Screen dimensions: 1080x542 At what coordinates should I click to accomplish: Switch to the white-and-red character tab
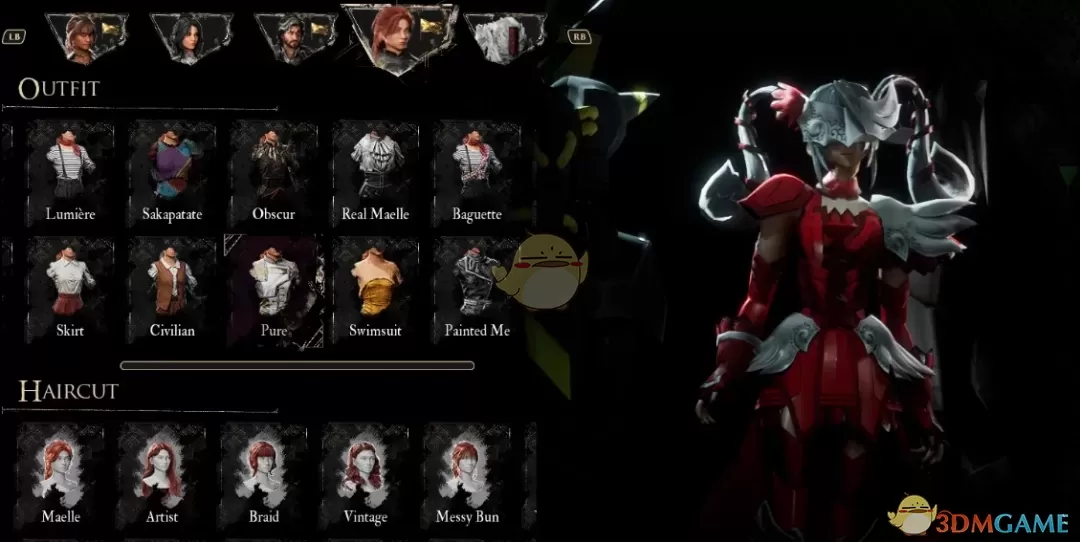[x=506, y=39]
